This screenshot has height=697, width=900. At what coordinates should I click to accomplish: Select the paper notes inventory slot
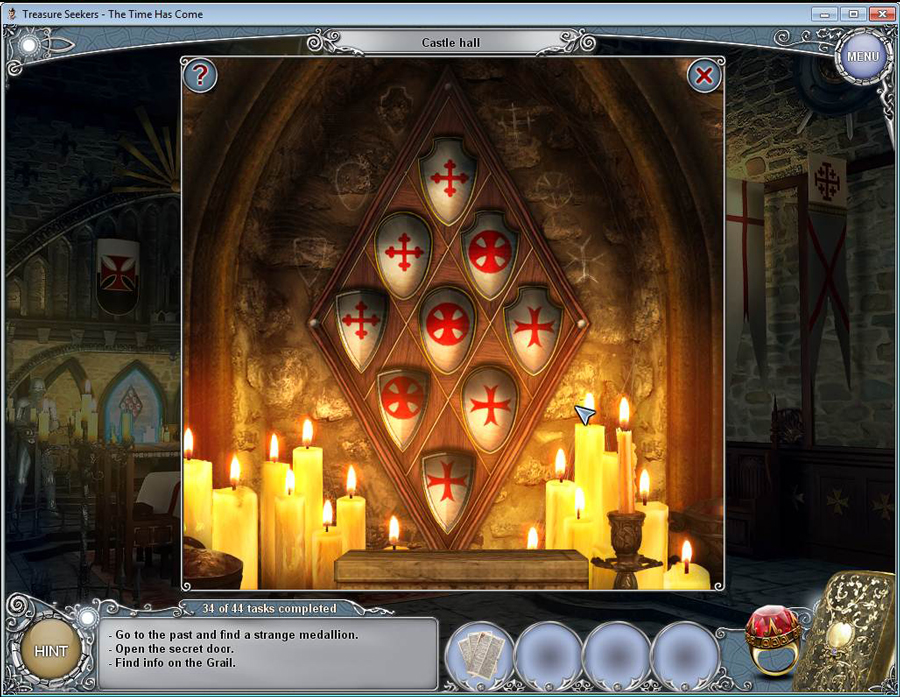click(480, 654)
